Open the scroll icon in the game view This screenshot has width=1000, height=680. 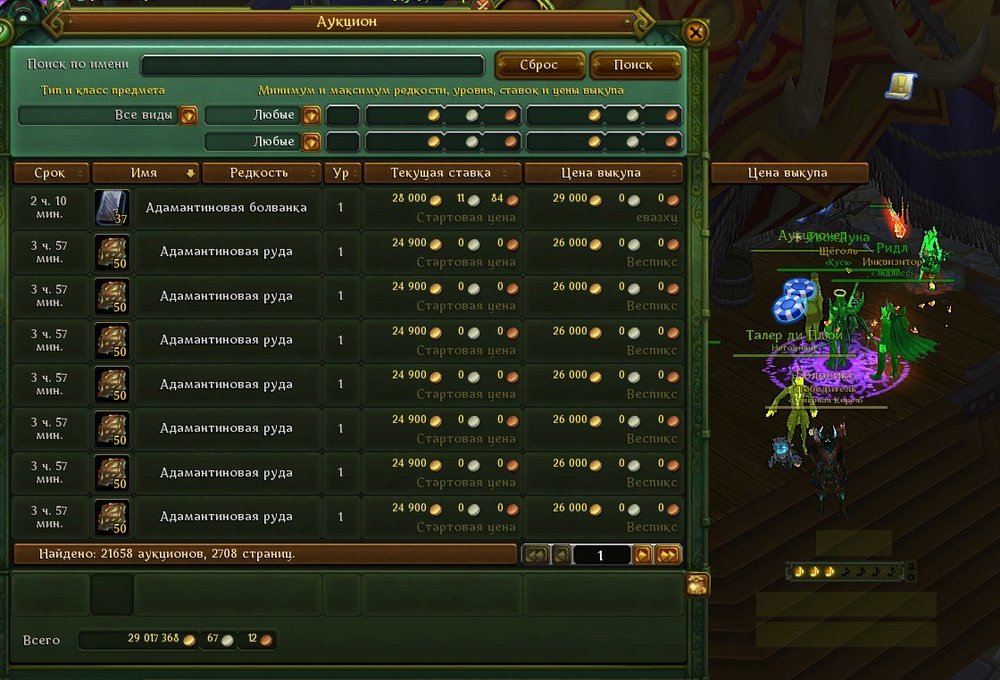pos(901,86)
